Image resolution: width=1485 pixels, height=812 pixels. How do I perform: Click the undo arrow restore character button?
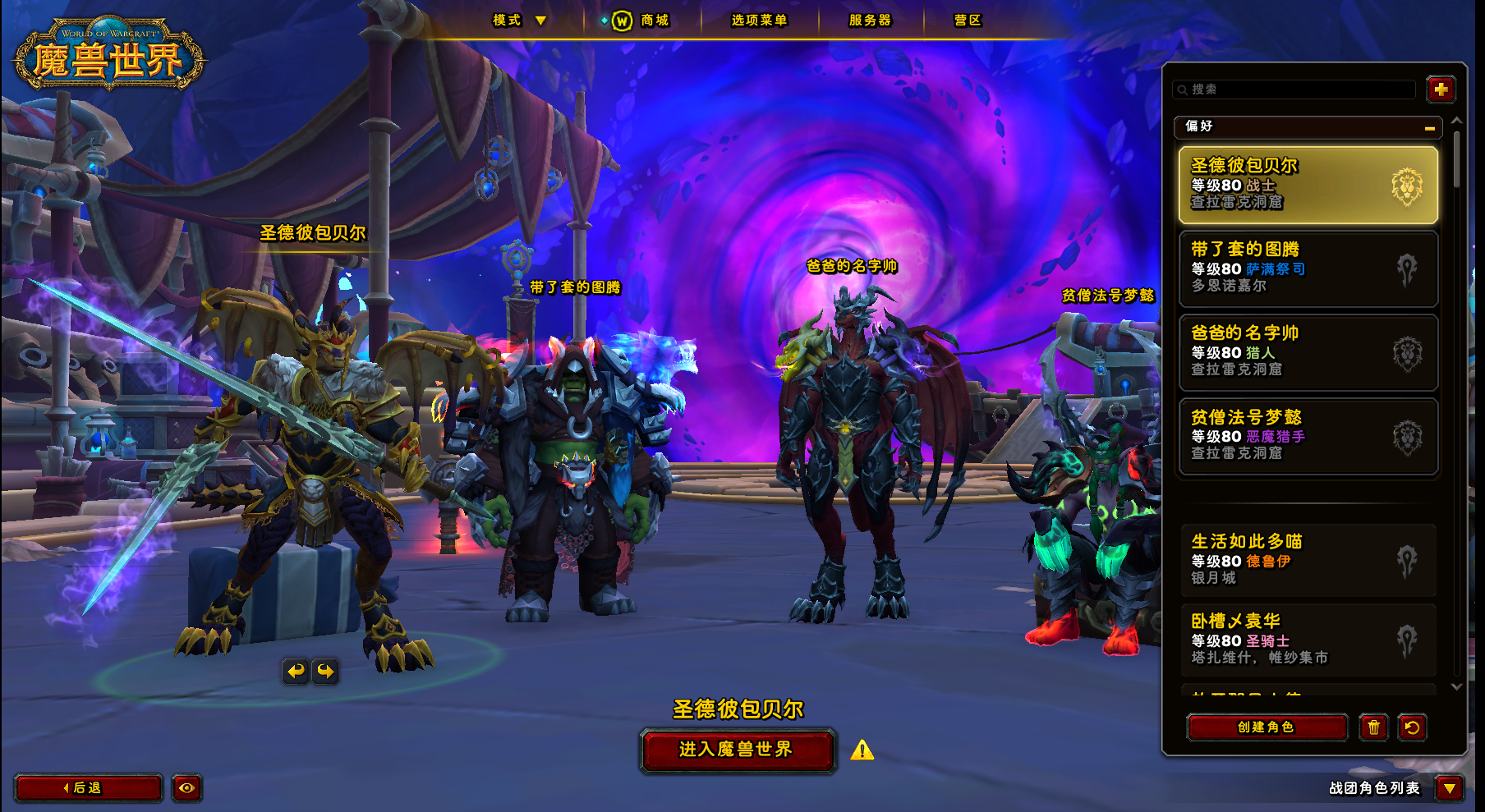tap(1412, 727)
